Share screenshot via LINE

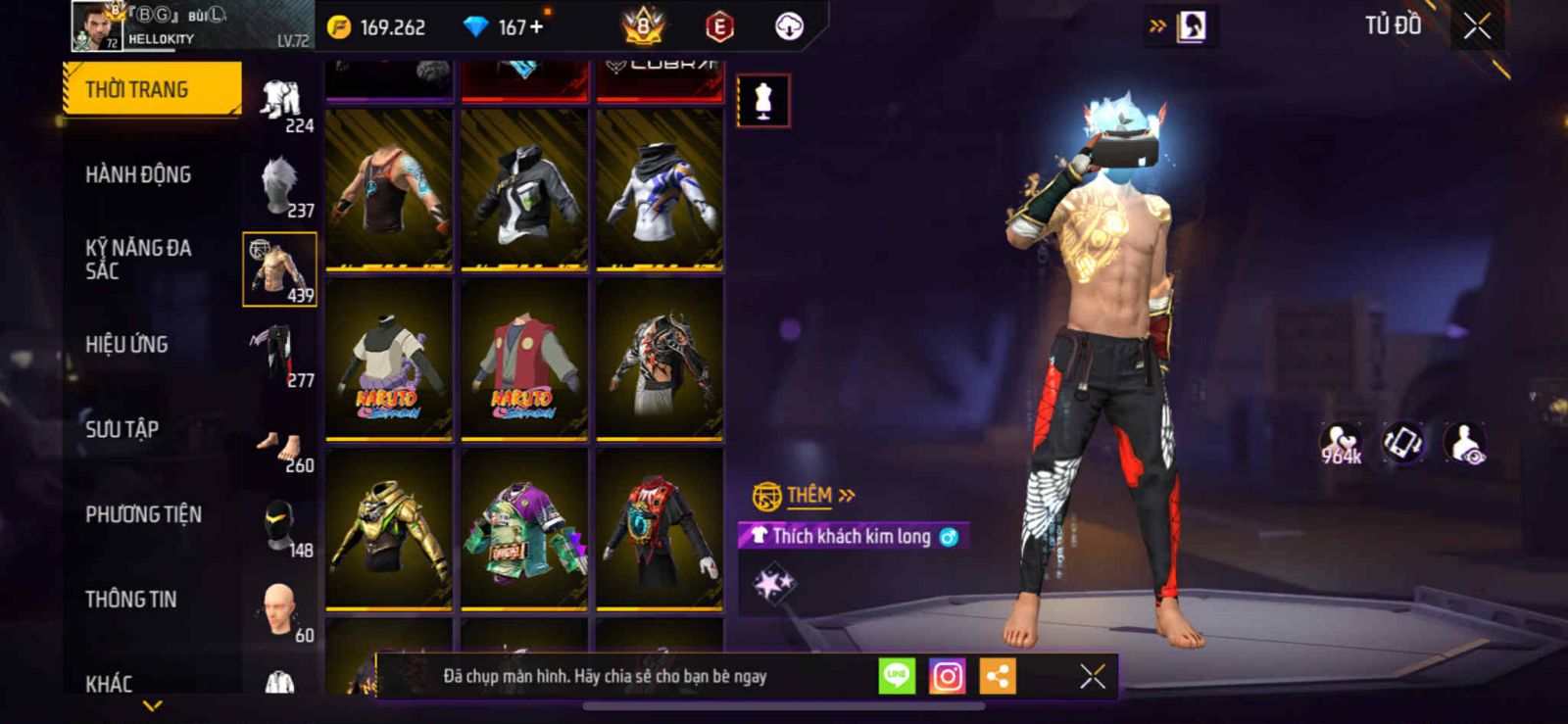(x=897, y=676)
